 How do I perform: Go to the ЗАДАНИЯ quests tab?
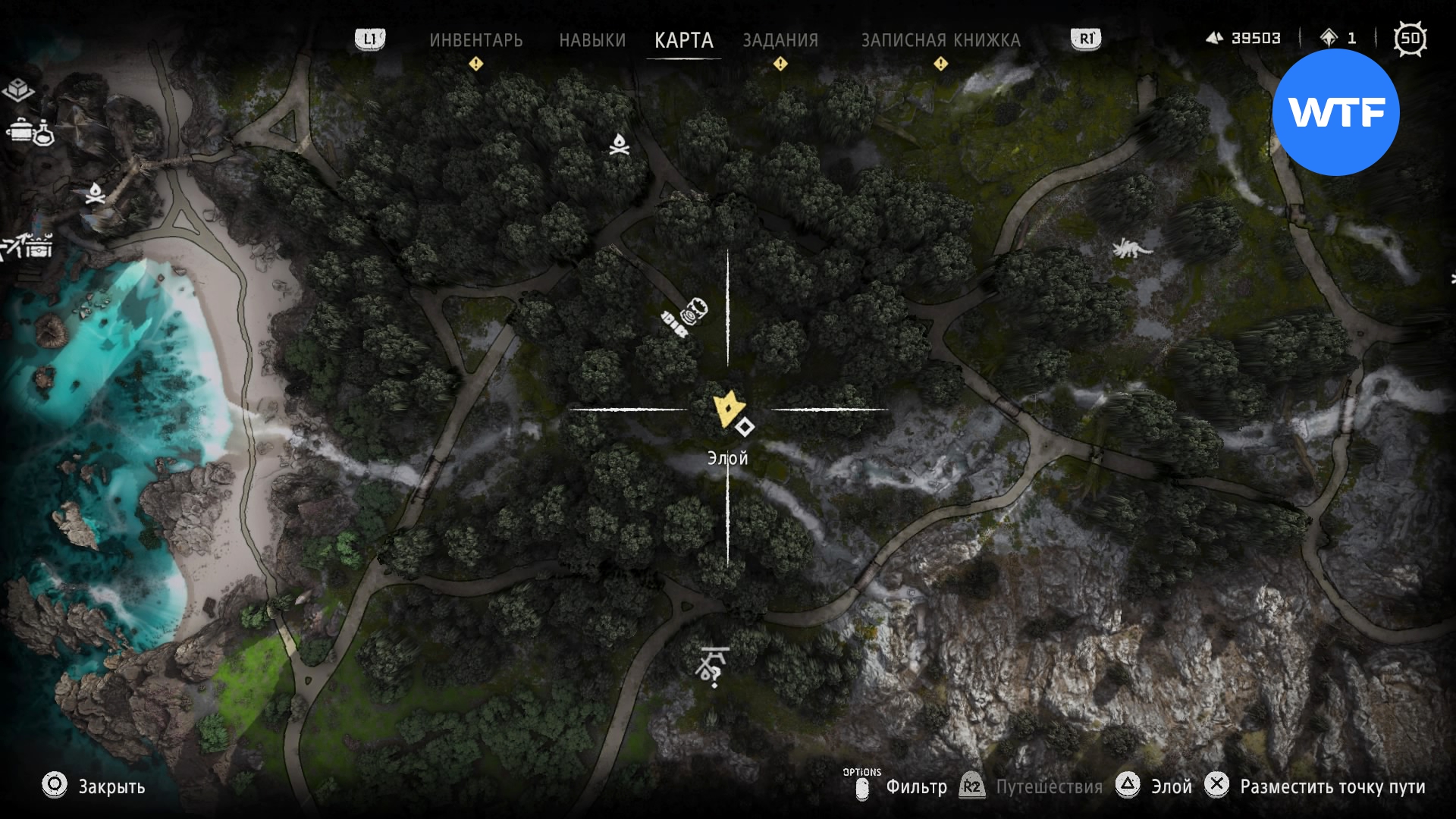780,40
